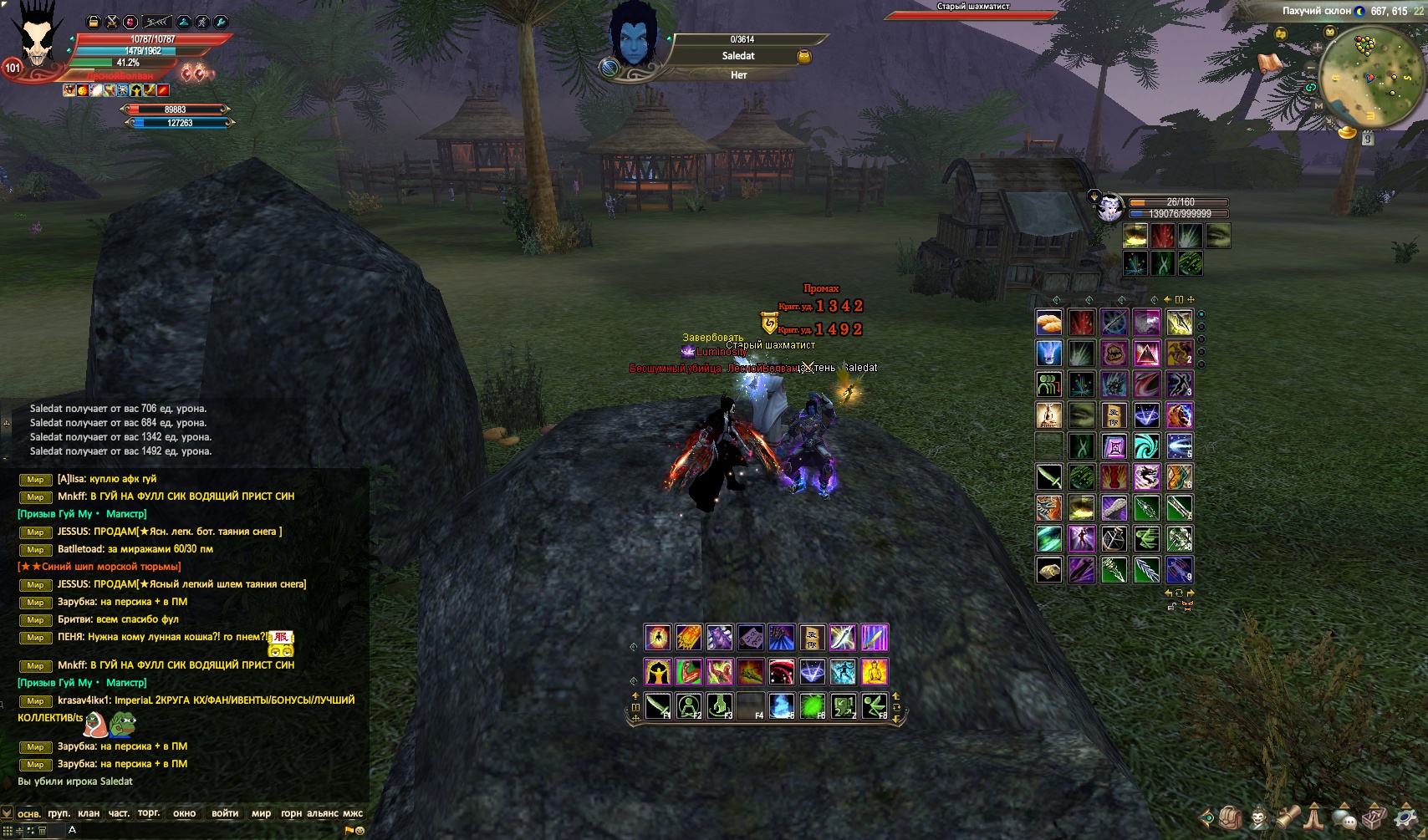Image resolution: width=1428 pixels, height=840 pixels.
Task: Activate the green sword attack skill (F1)
Action: 658,705
